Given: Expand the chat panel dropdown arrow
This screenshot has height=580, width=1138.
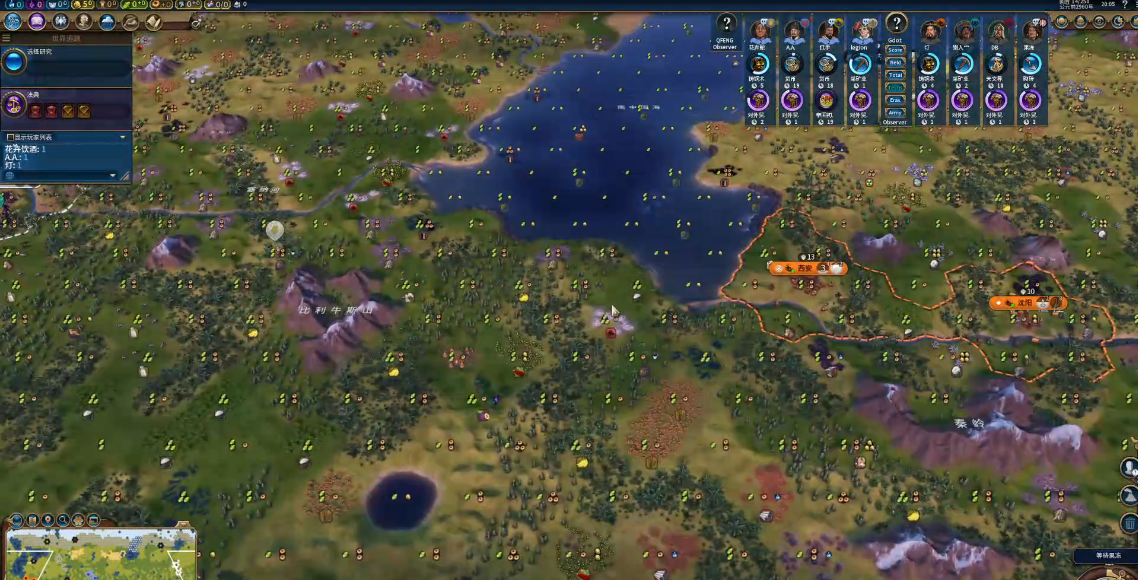Looking at the screenshot, I should click(x=113, y=175).
